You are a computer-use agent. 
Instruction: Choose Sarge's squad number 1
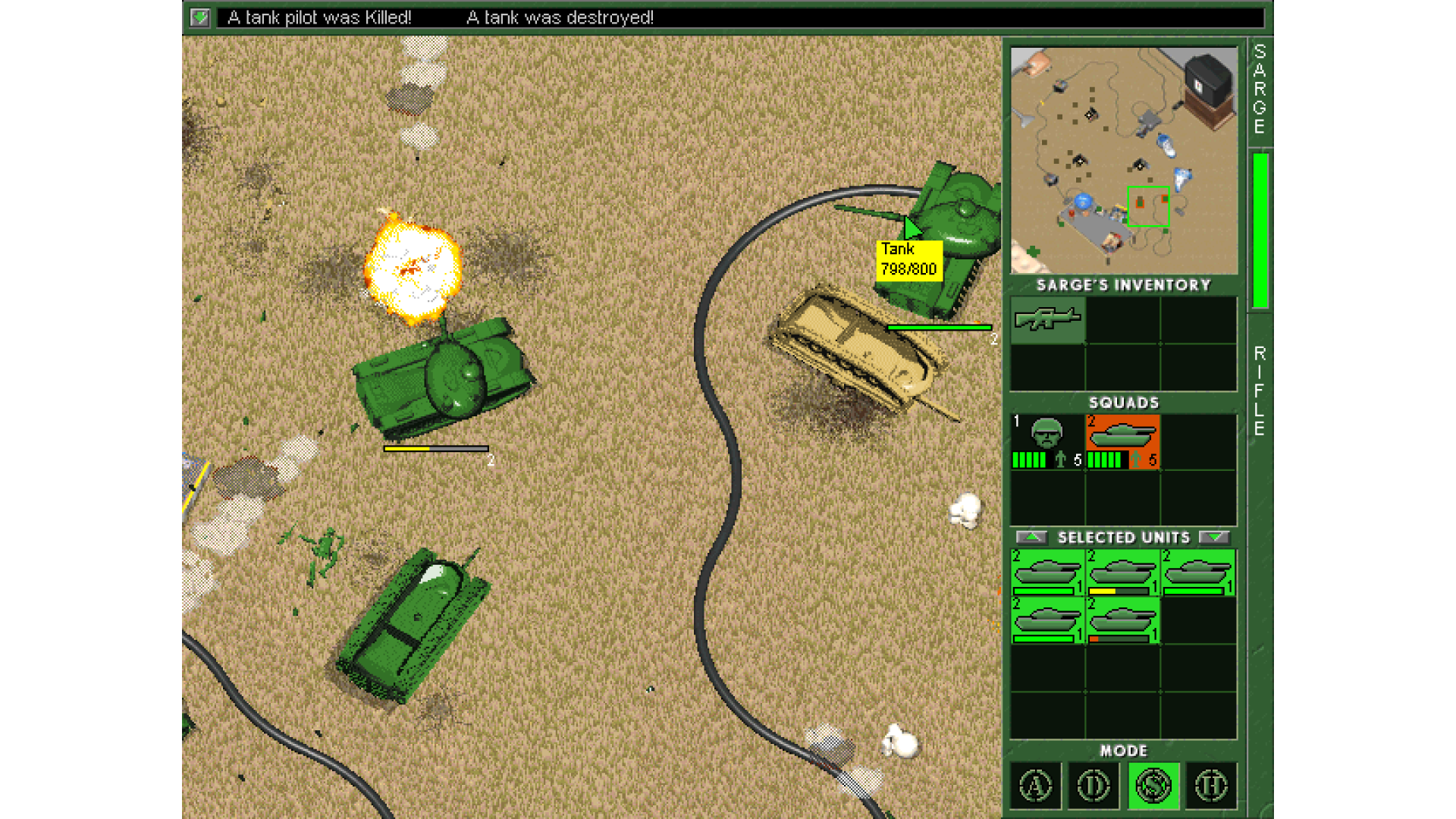(1047, 441)
